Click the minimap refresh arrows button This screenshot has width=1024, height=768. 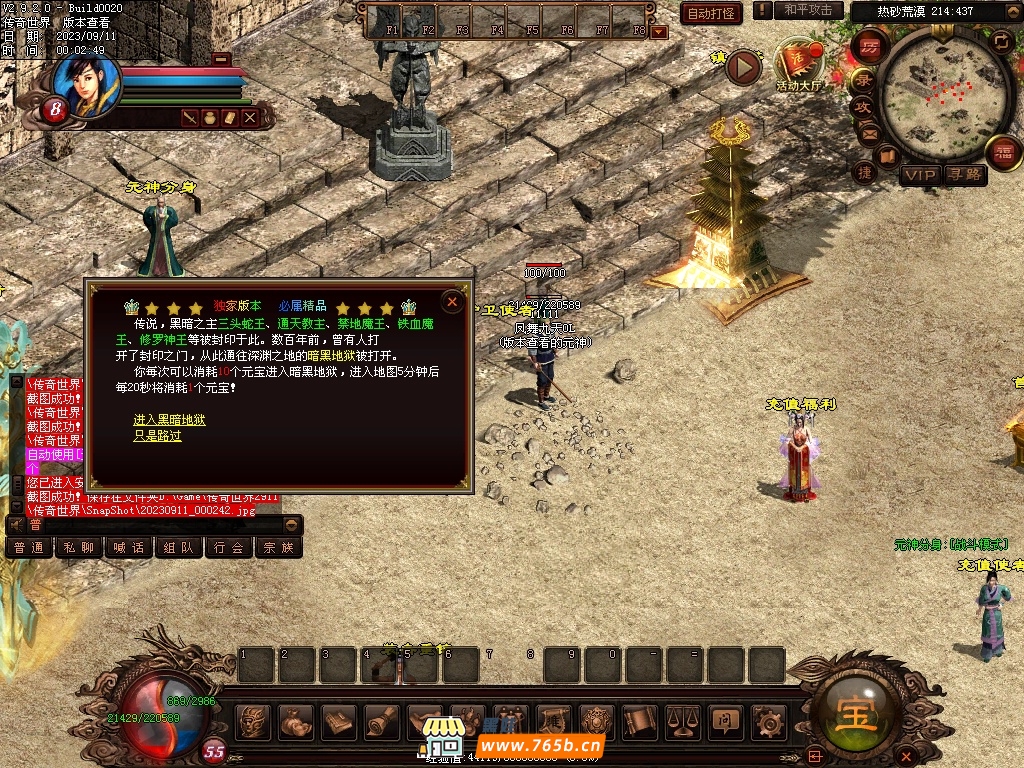pos(1001,42)
